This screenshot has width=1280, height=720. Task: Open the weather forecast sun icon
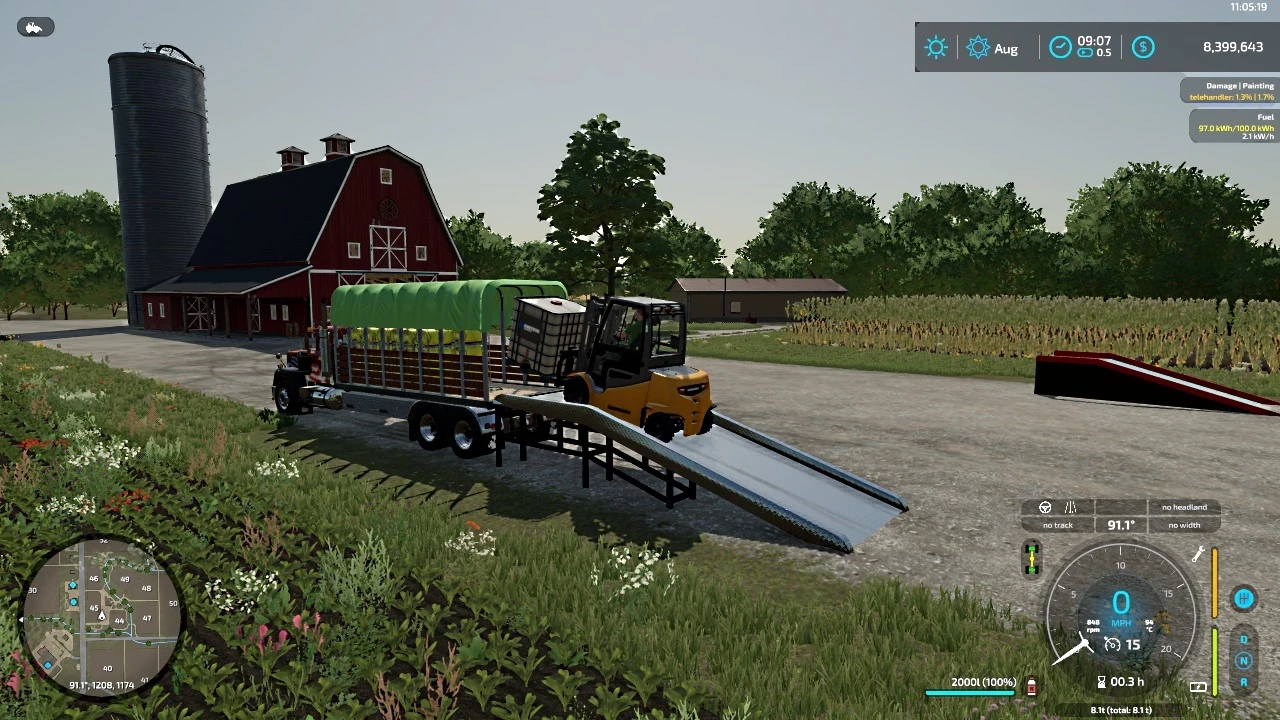click(936, 47)
